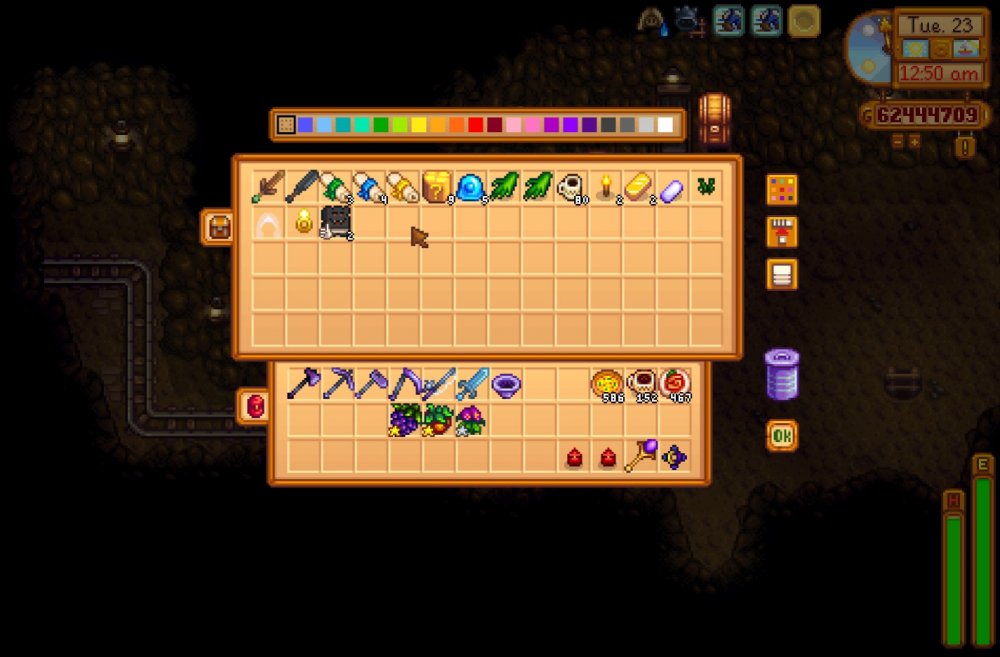Select the pizza stack in the inventory
Viewport: 1000px width, 657px height.
pyautogui.click(x=607, y=383)
